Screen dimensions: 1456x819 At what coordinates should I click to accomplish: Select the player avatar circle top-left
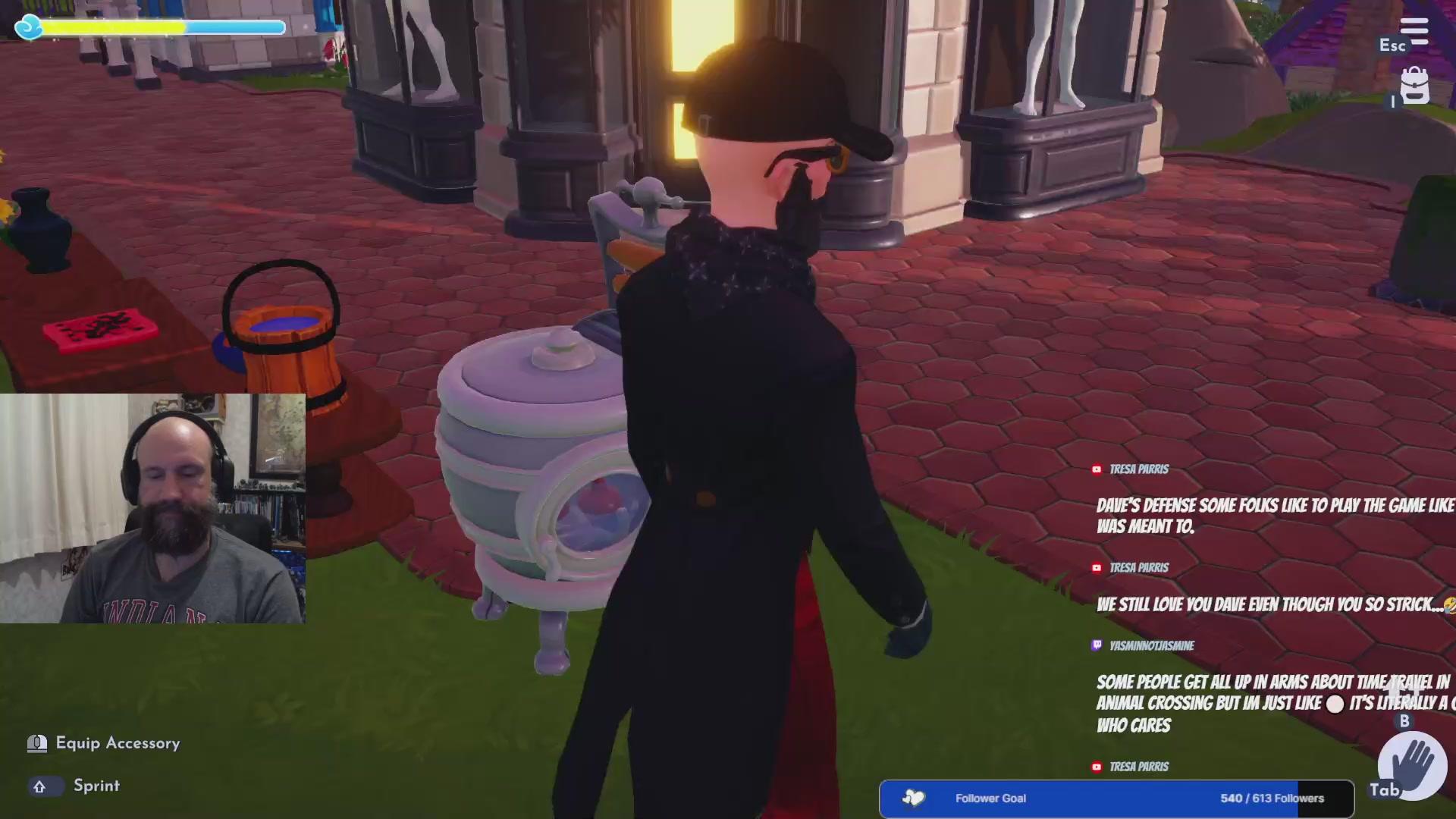pyautogui.click(x=28, y=27)
